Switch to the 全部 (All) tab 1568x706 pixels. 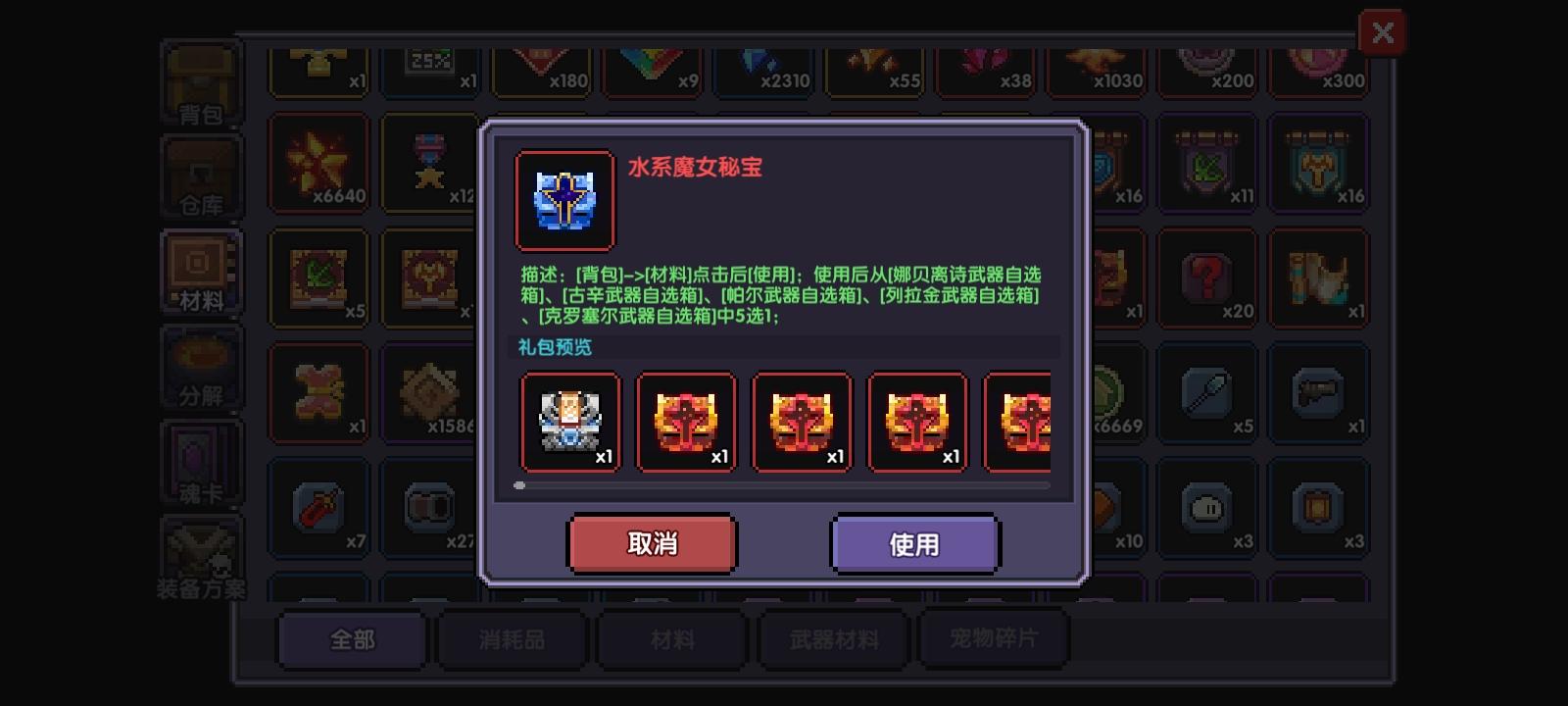pos(352,638)
